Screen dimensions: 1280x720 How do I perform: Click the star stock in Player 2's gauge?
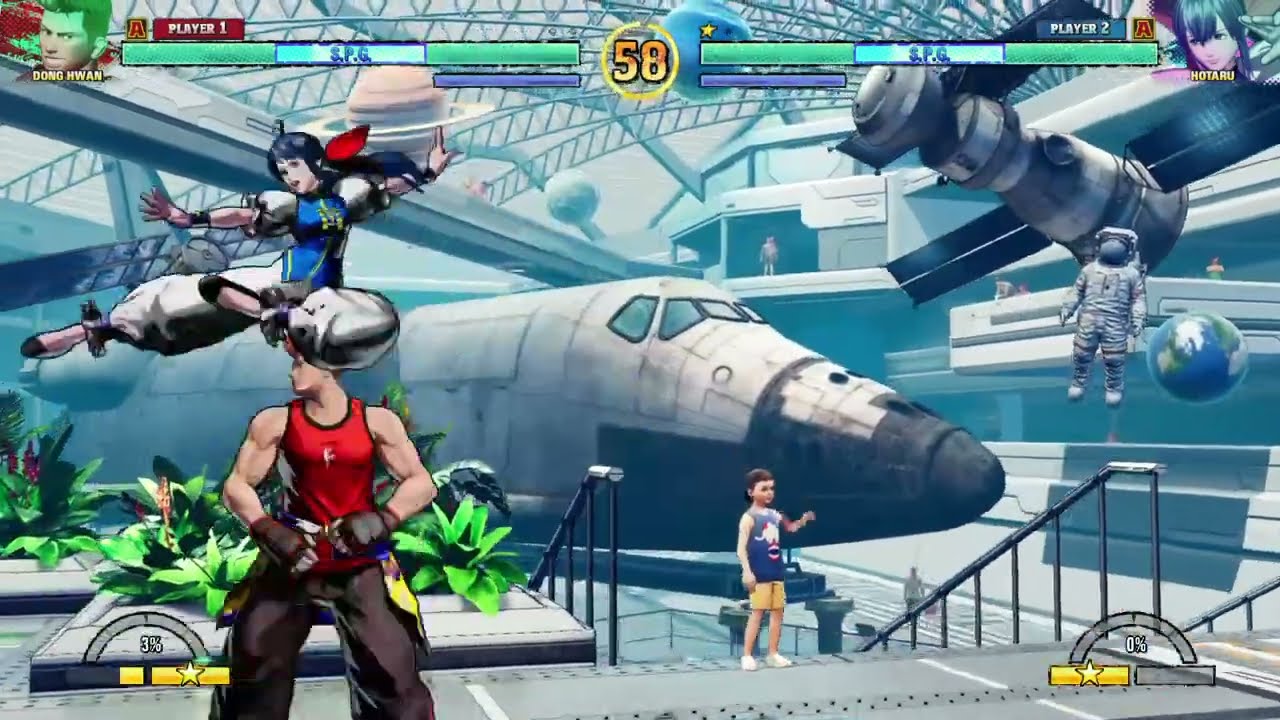coord(1088,676)
